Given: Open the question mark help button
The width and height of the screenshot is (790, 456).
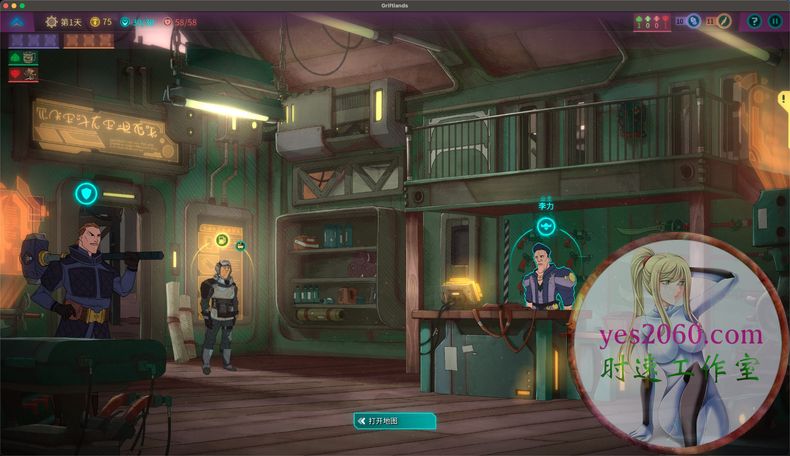Looking at the screenshot, I should coord(755,21).
